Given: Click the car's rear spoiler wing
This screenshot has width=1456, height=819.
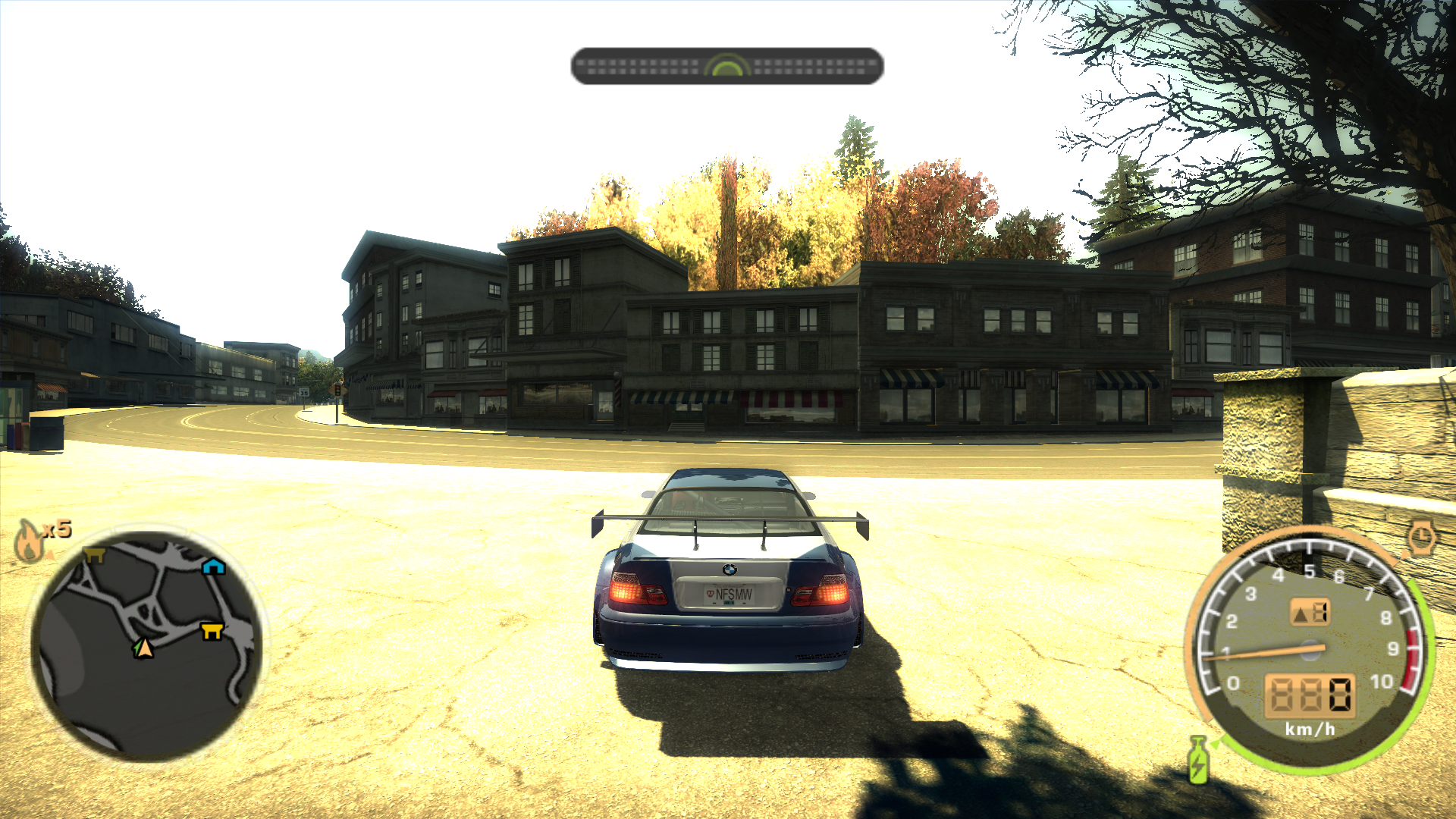Looking at the screenshot, I should [x=730, y=520].
